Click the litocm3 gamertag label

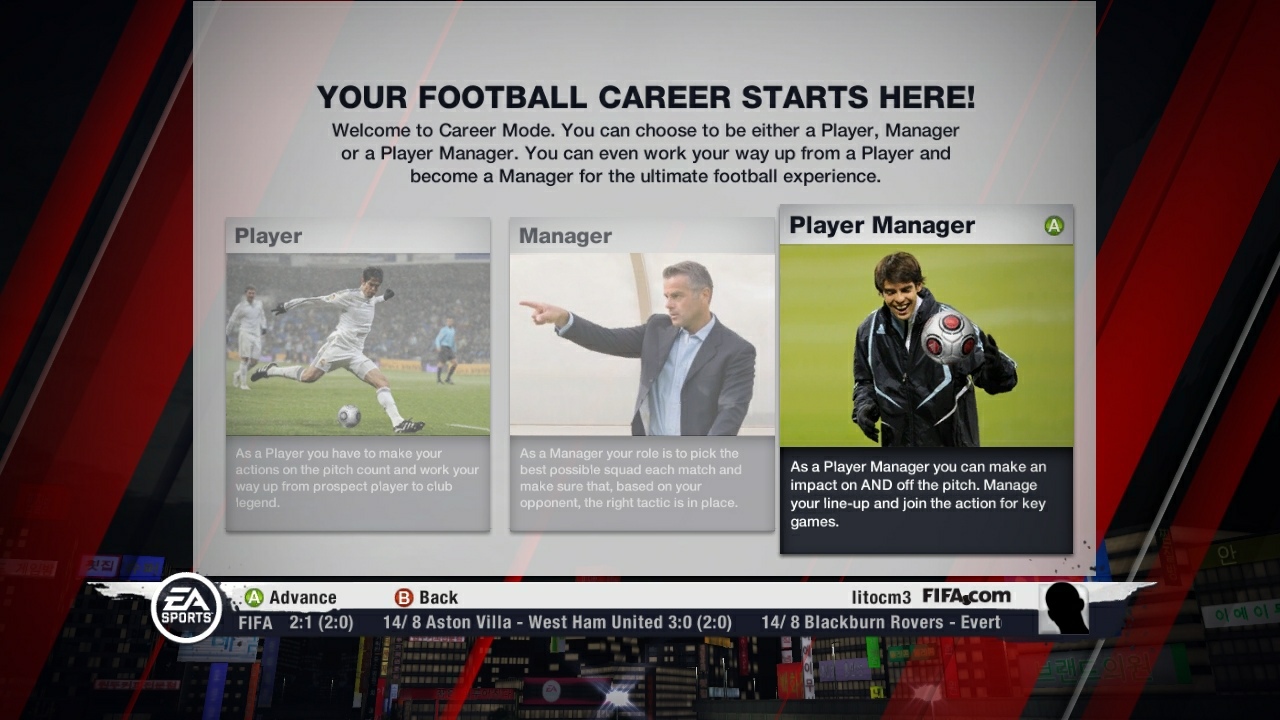(x=878, y=596)
